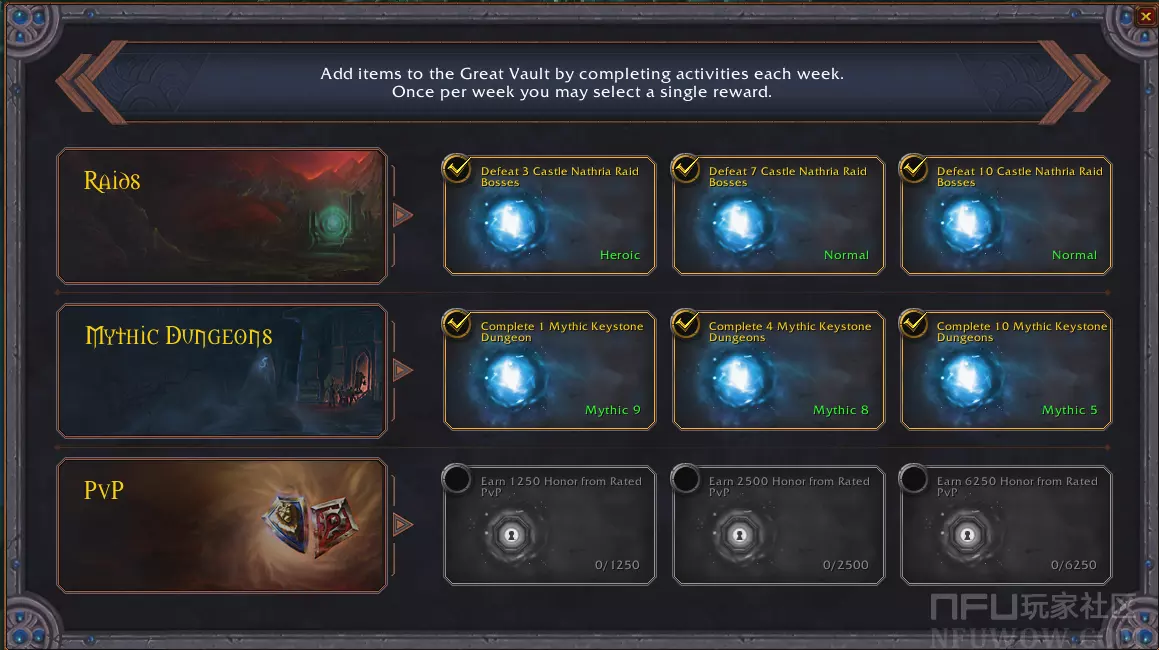Screen dimensions: 1159x650
Task: Pick the Mythic 5 keystone dungeons reward
Action: coord(1006,371)
